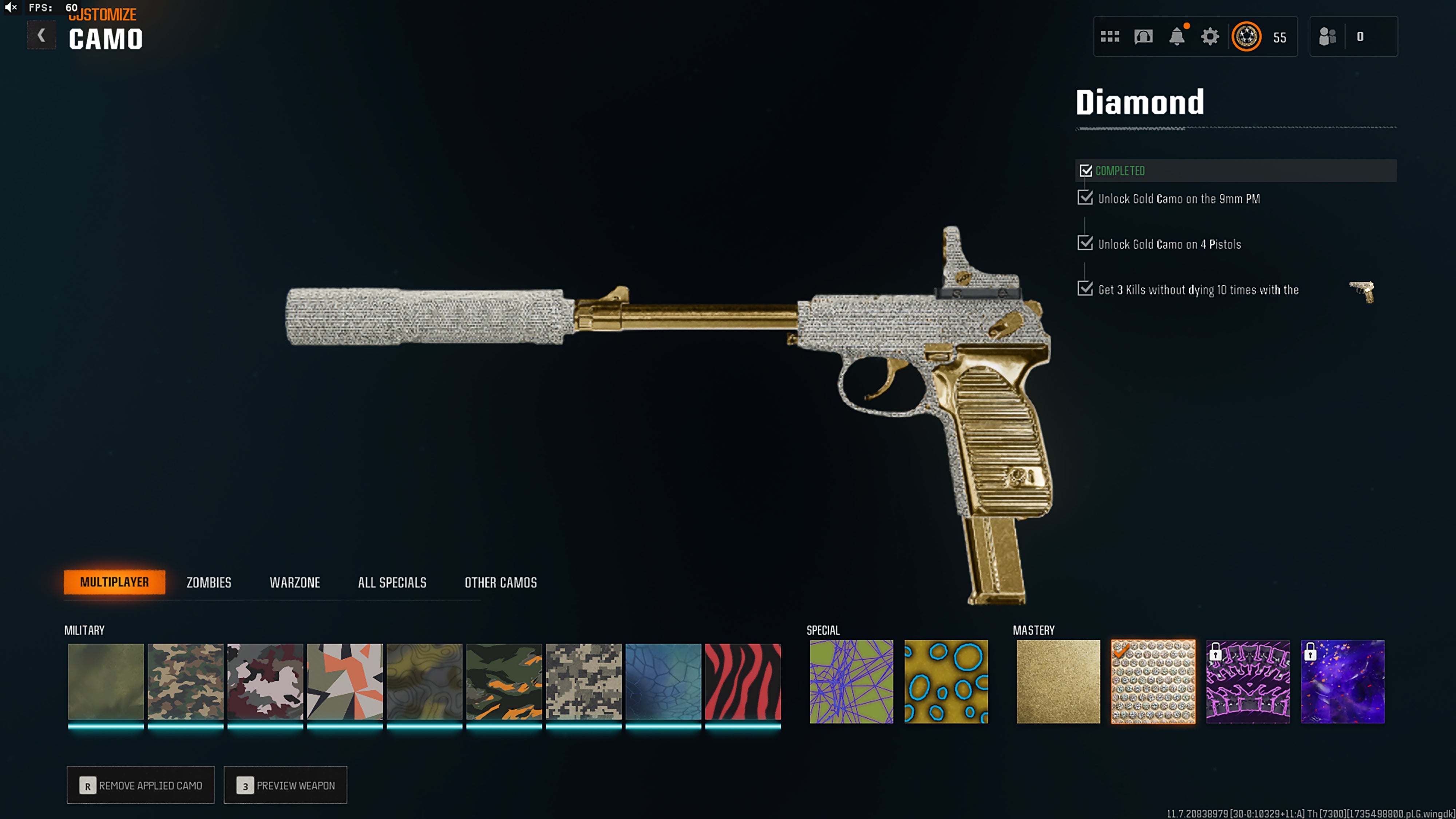
Task: Click the locked purple Dark Spine camo
Action: (x=1248, y=681)
